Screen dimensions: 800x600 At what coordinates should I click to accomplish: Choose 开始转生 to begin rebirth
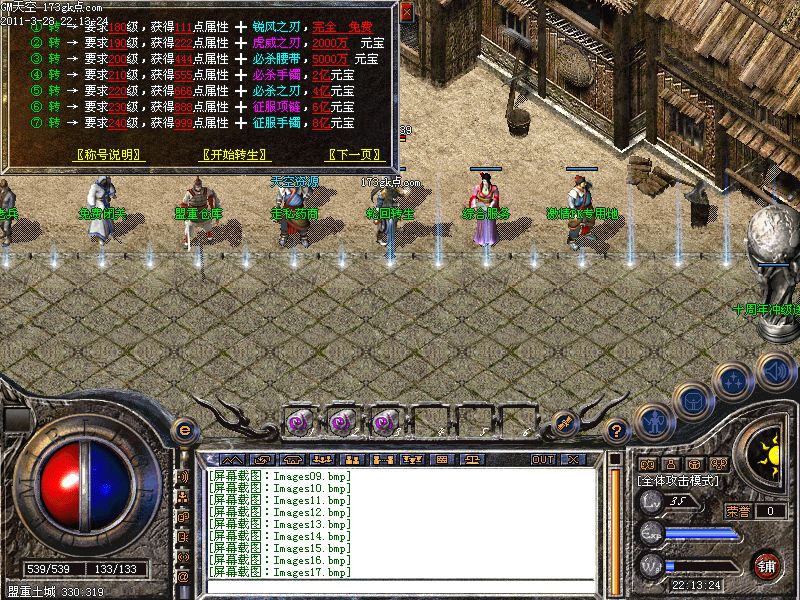coord(234,155)
